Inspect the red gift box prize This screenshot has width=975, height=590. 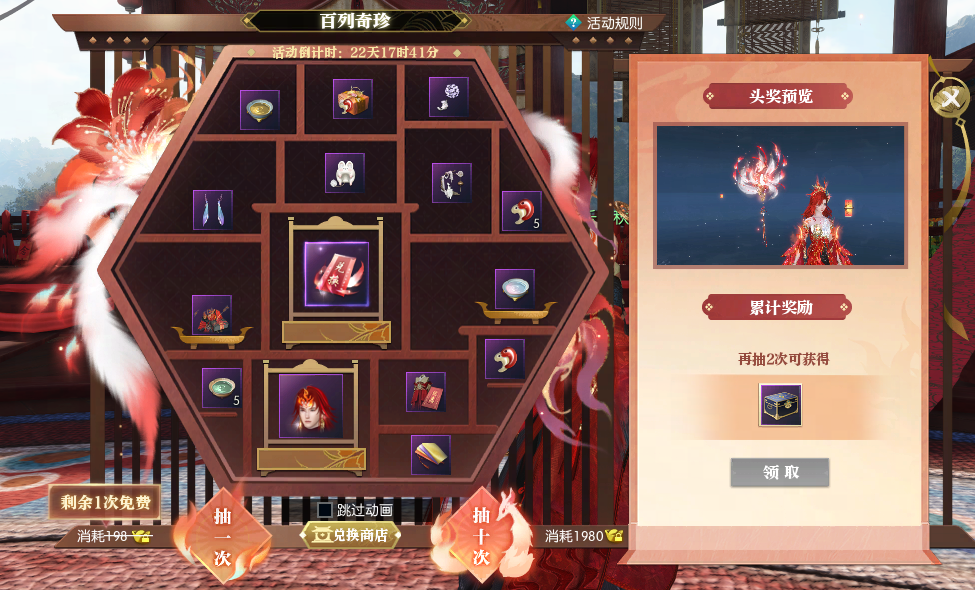(x=353, y=99)
